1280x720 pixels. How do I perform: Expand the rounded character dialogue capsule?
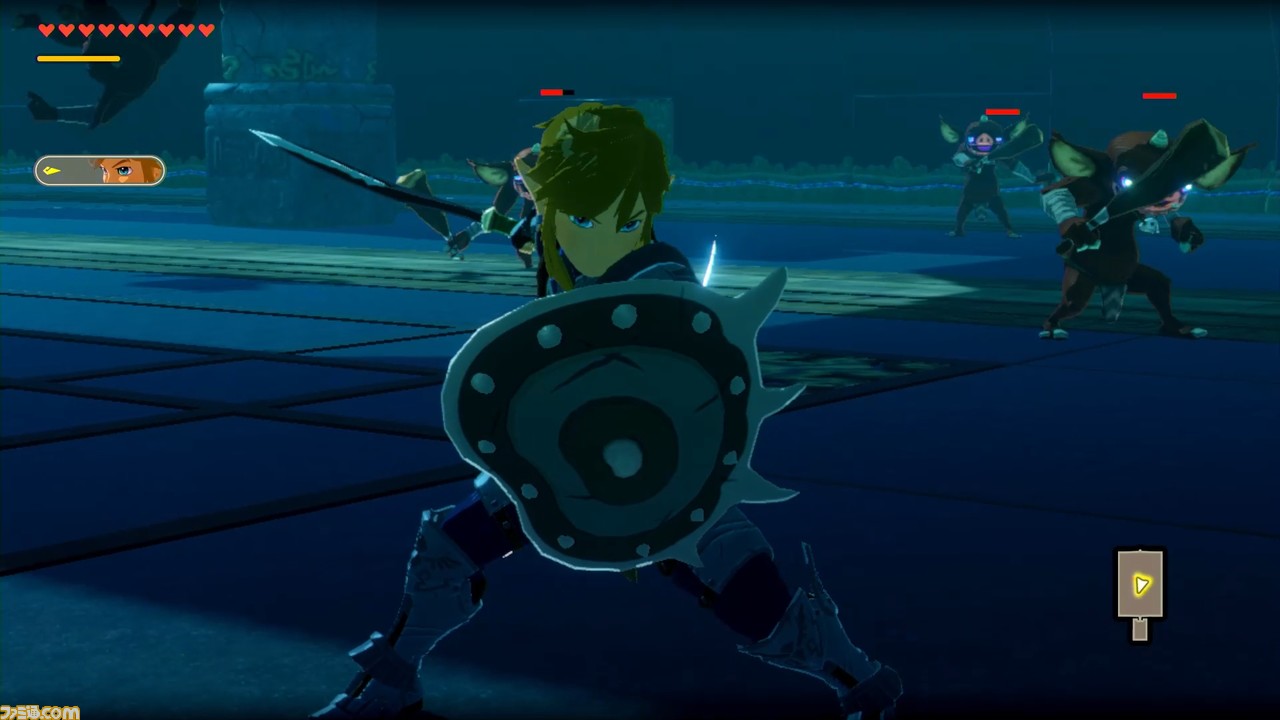point(100,171)
